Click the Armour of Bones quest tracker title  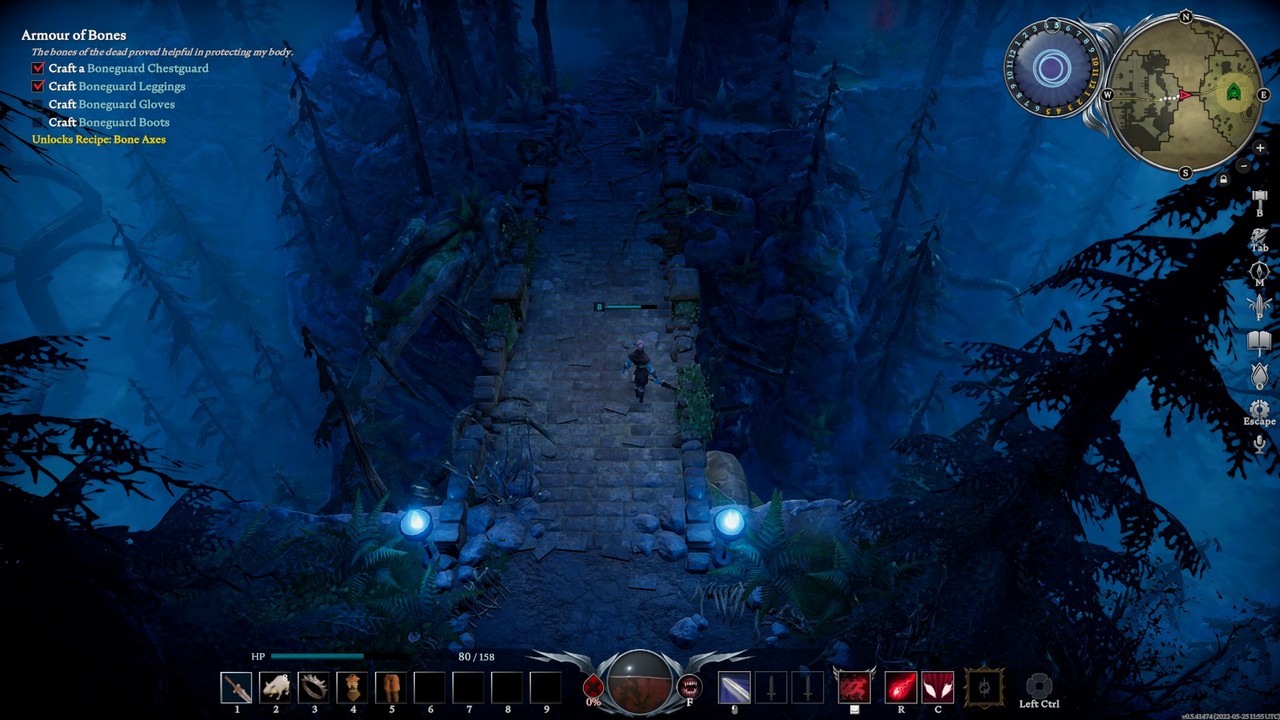[74, 35]
